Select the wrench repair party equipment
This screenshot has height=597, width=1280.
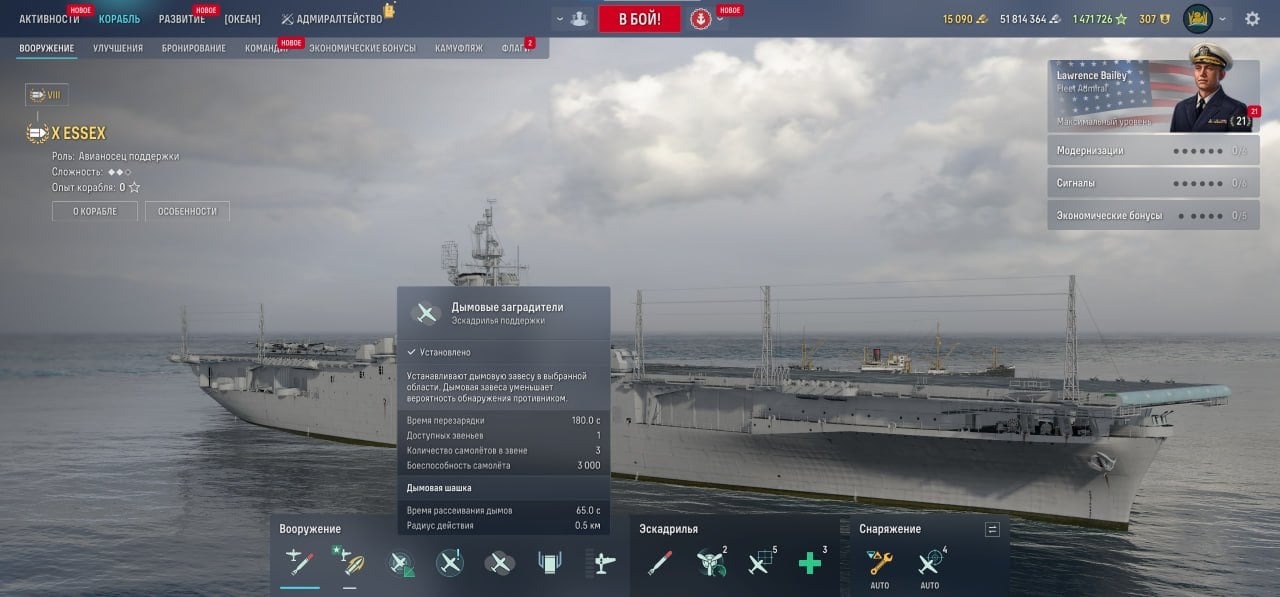point(880,562)
